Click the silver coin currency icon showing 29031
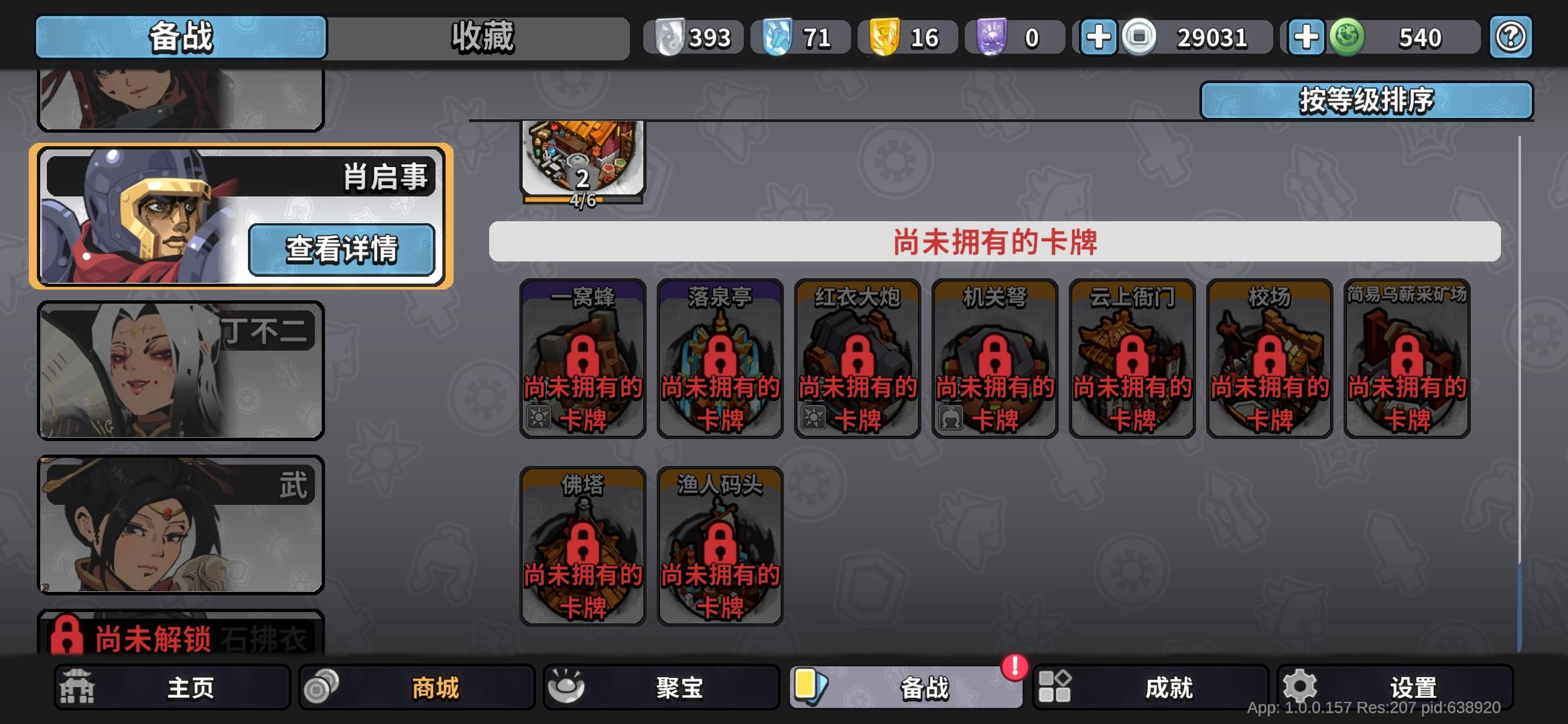Screen dimensions: 1568x724 coord(1137,37)
